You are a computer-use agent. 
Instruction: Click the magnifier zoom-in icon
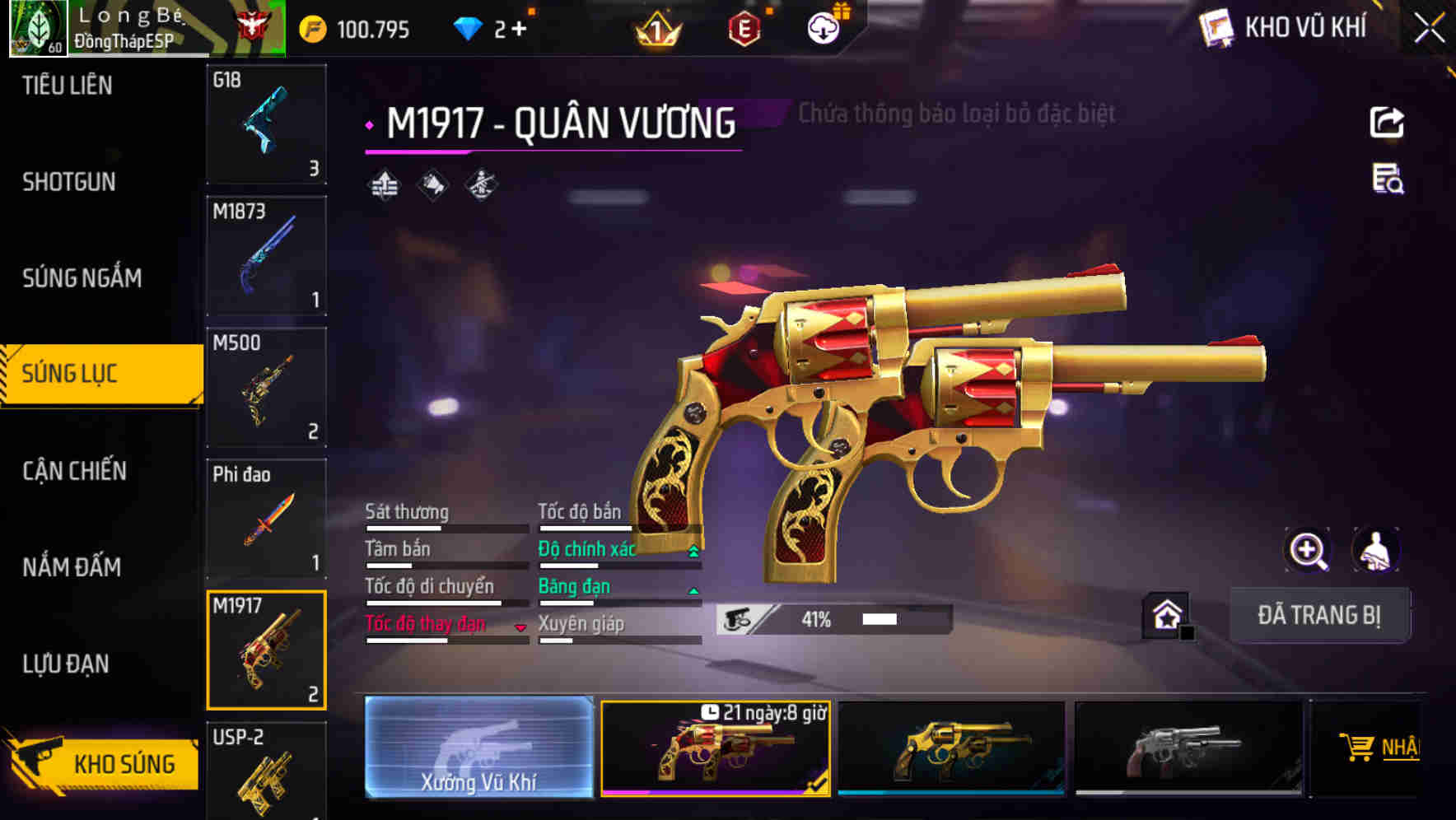click(1308, 550)
